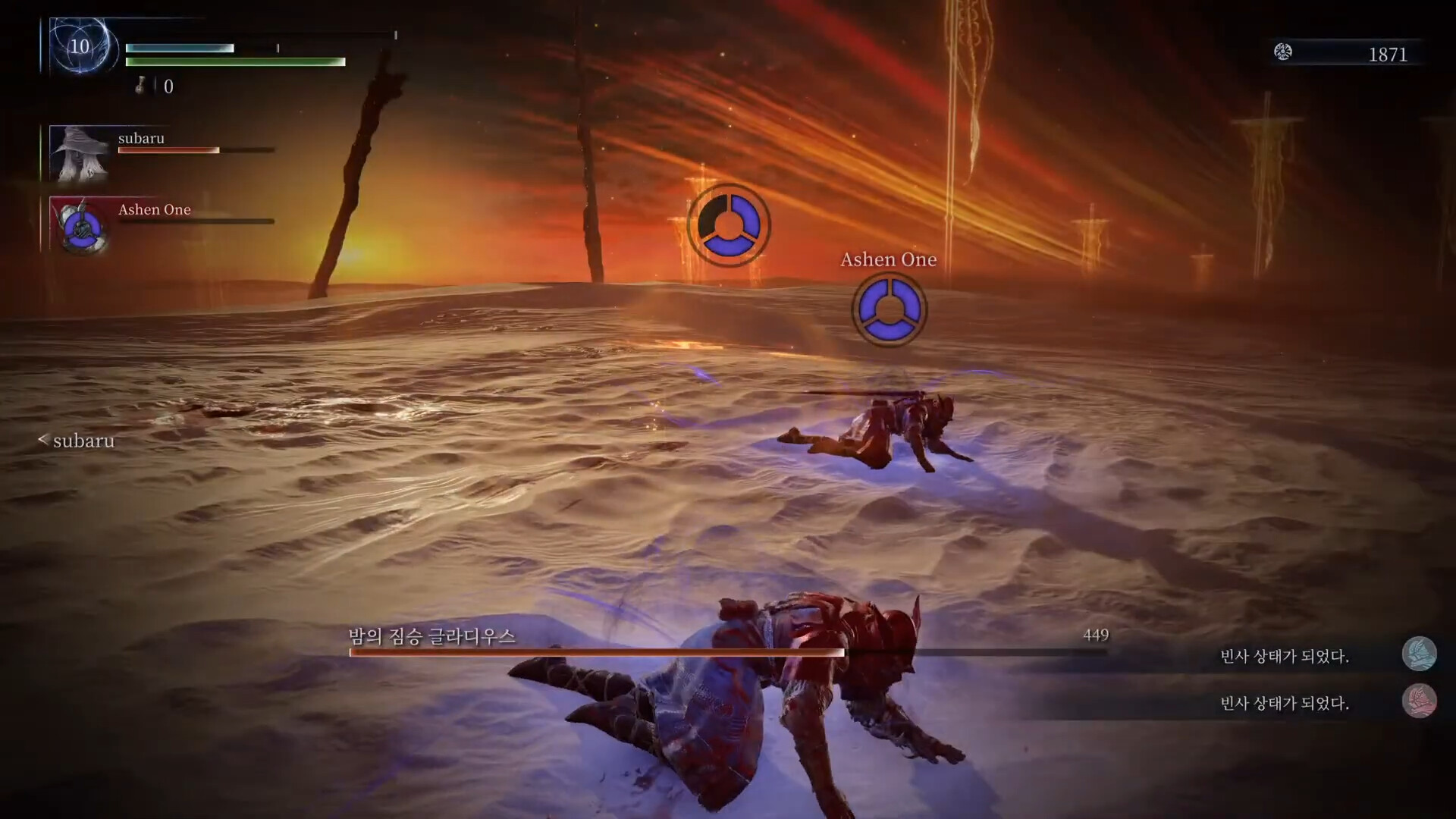Select the level 10 character emblem
Image resolution: width=1456 pixels, height=819 pixels.
click(80, 47)
